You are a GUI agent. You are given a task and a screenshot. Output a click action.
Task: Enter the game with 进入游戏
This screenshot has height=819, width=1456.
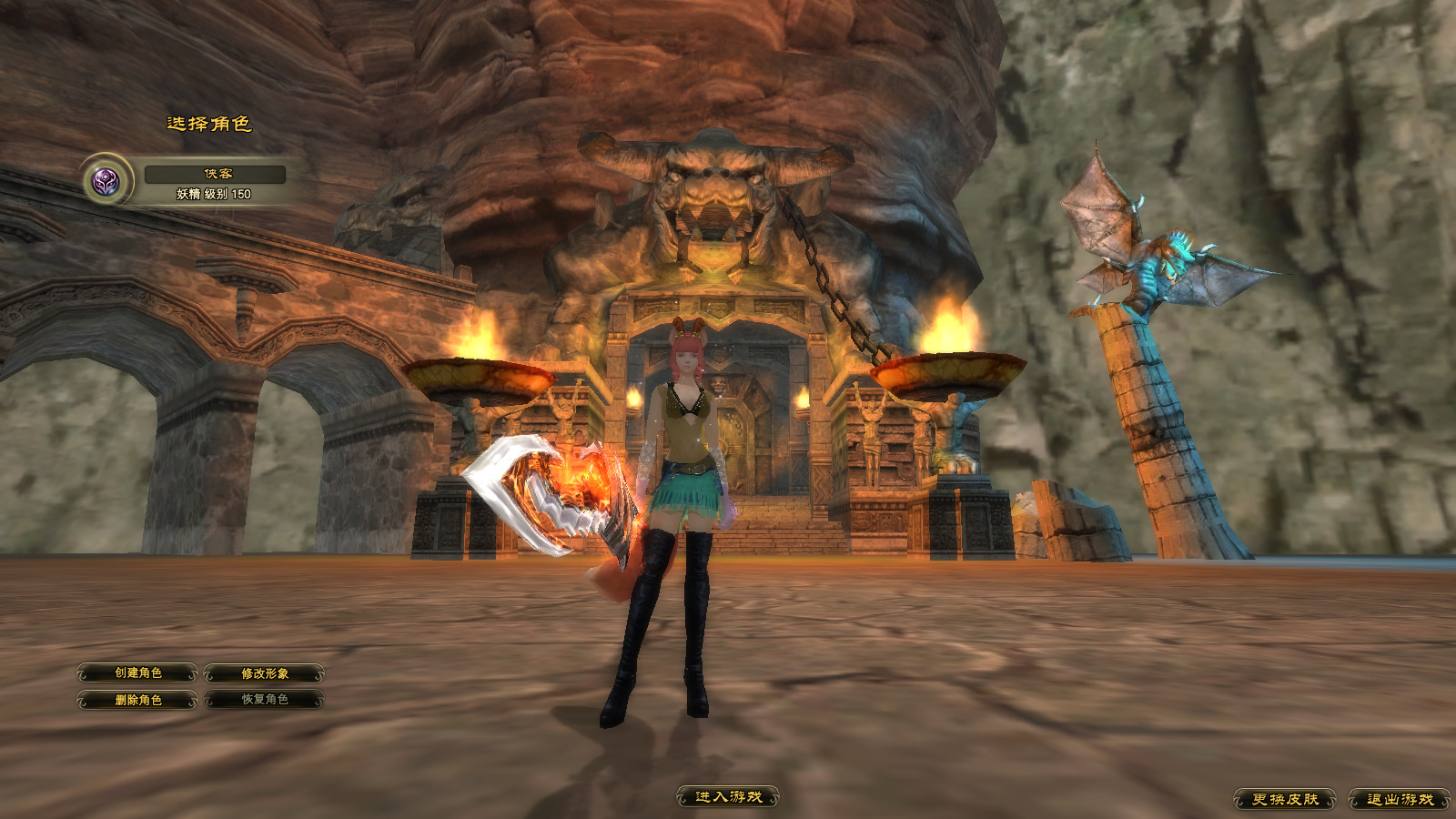coord(728,797)
